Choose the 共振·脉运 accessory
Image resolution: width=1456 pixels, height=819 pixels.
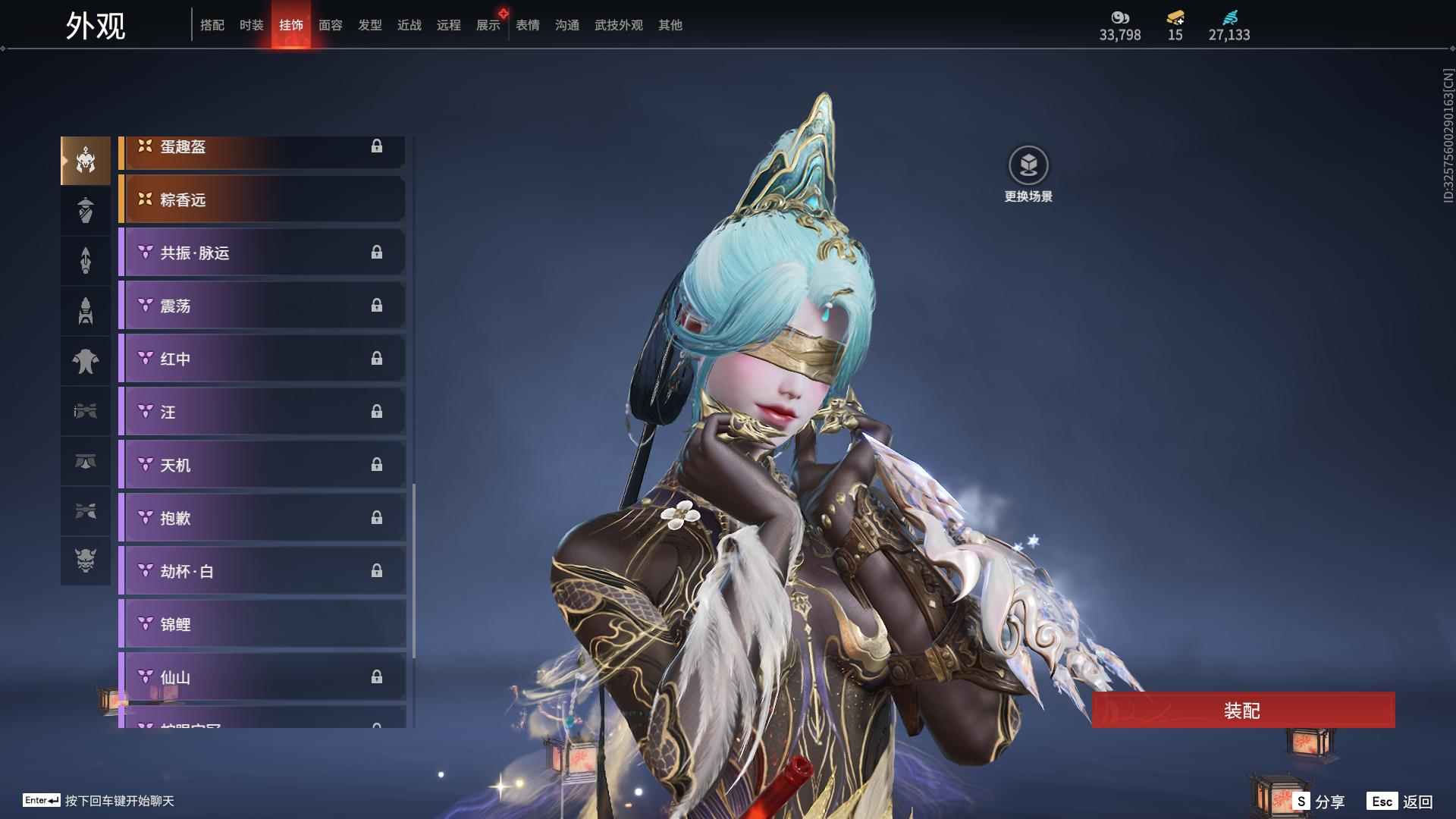262,253
